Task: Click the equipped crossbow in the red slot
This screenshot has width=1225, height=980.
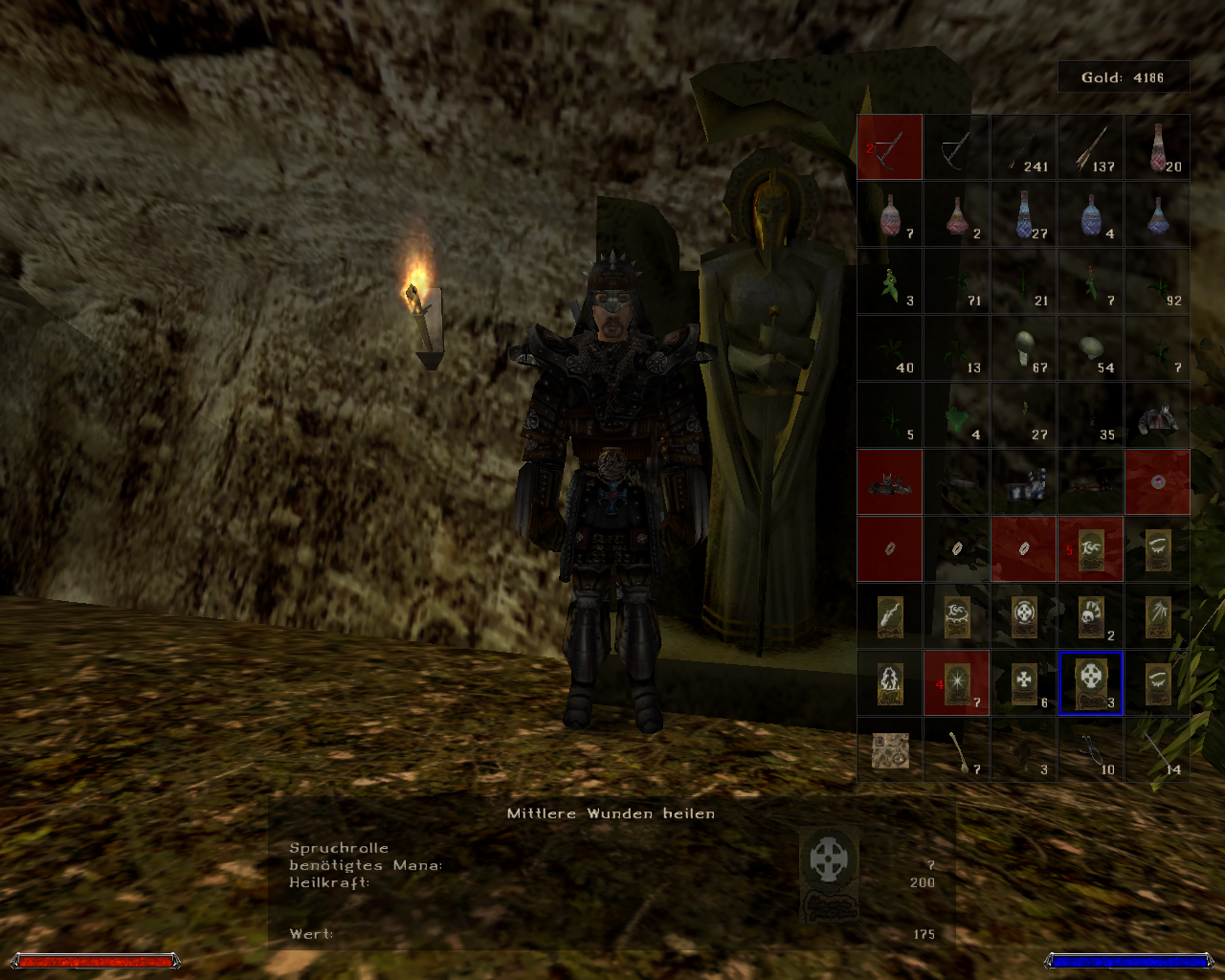Action: (889, 146)
